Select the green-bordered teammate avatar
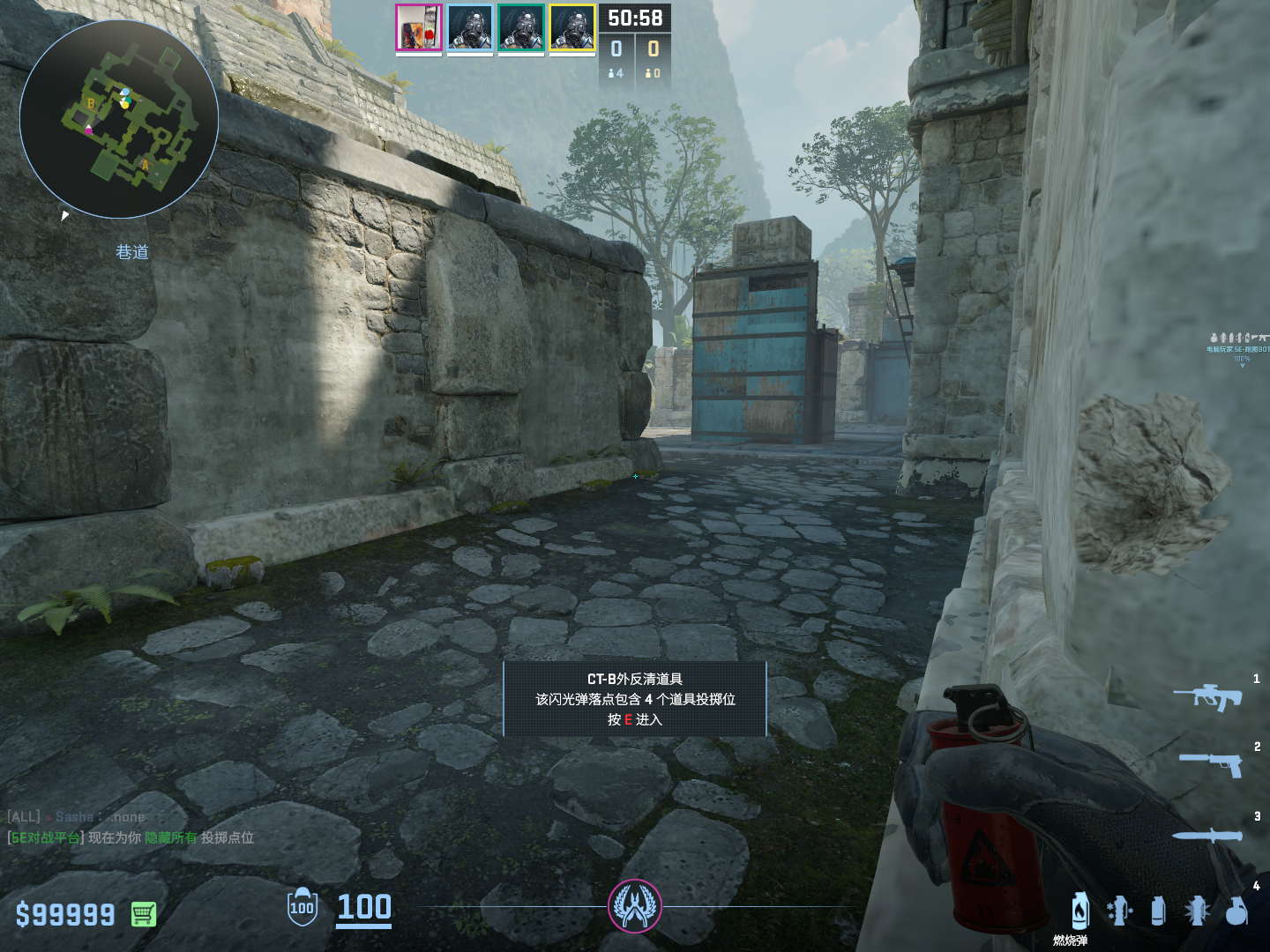The width and height of the screenshot is (1270, 952). (x=520, y=27)
